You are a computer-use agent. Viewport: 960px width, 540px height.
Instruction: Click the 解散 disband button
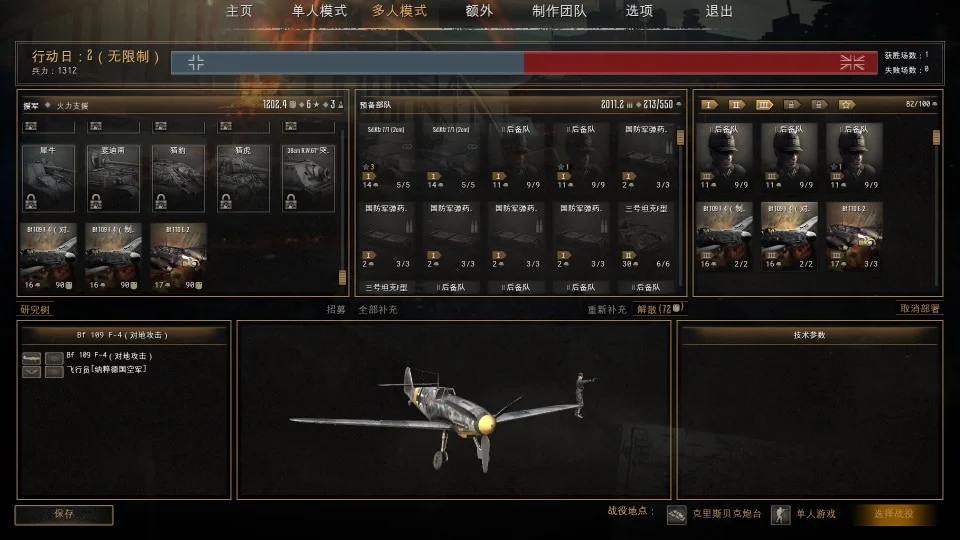(x=652, y=310)
